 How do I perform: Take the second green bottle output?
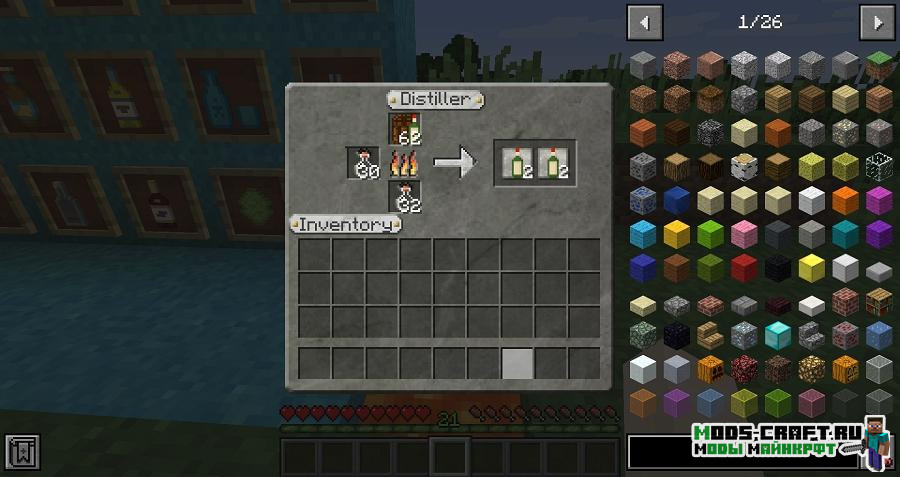click(551, 163)
